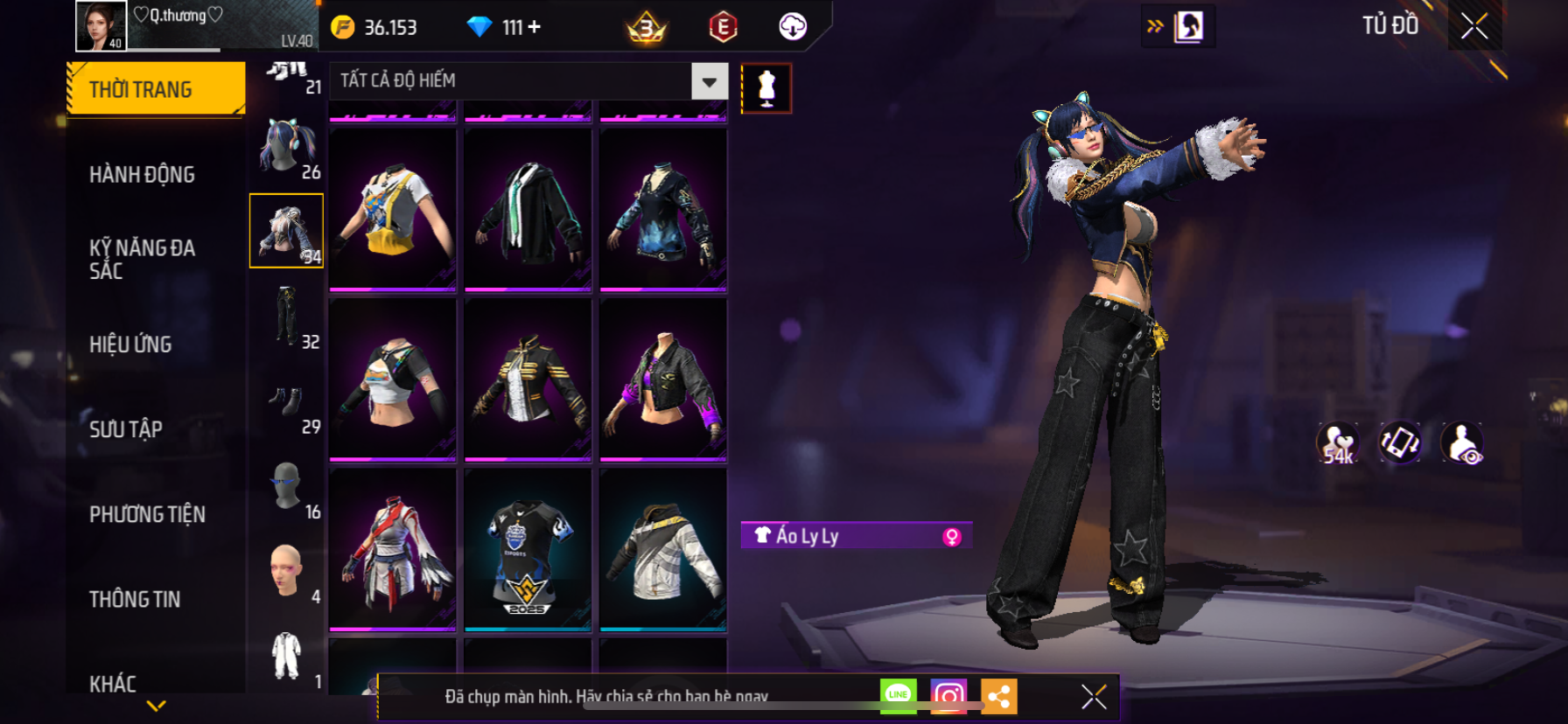Share screenshot via Instagram
This screenshot has width=1568, height=724.
pyautogui.click(x=948, y=696)
